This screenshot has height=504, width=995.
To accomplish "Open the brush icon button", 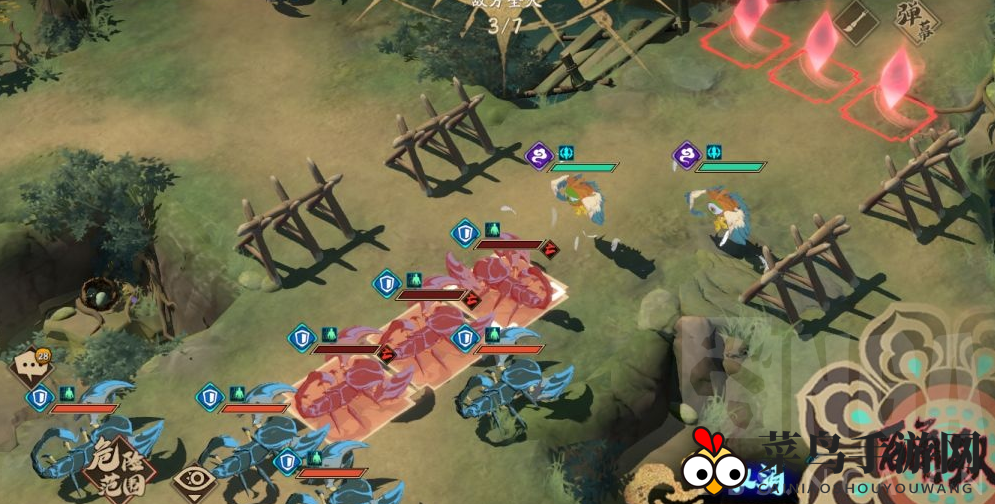I will pyautogui.click(x=855, y=19).
